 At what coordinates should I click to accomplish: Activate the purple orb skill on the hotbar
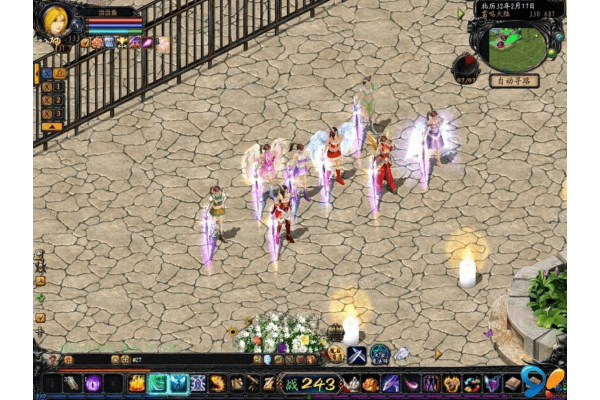tap(93, 383)
